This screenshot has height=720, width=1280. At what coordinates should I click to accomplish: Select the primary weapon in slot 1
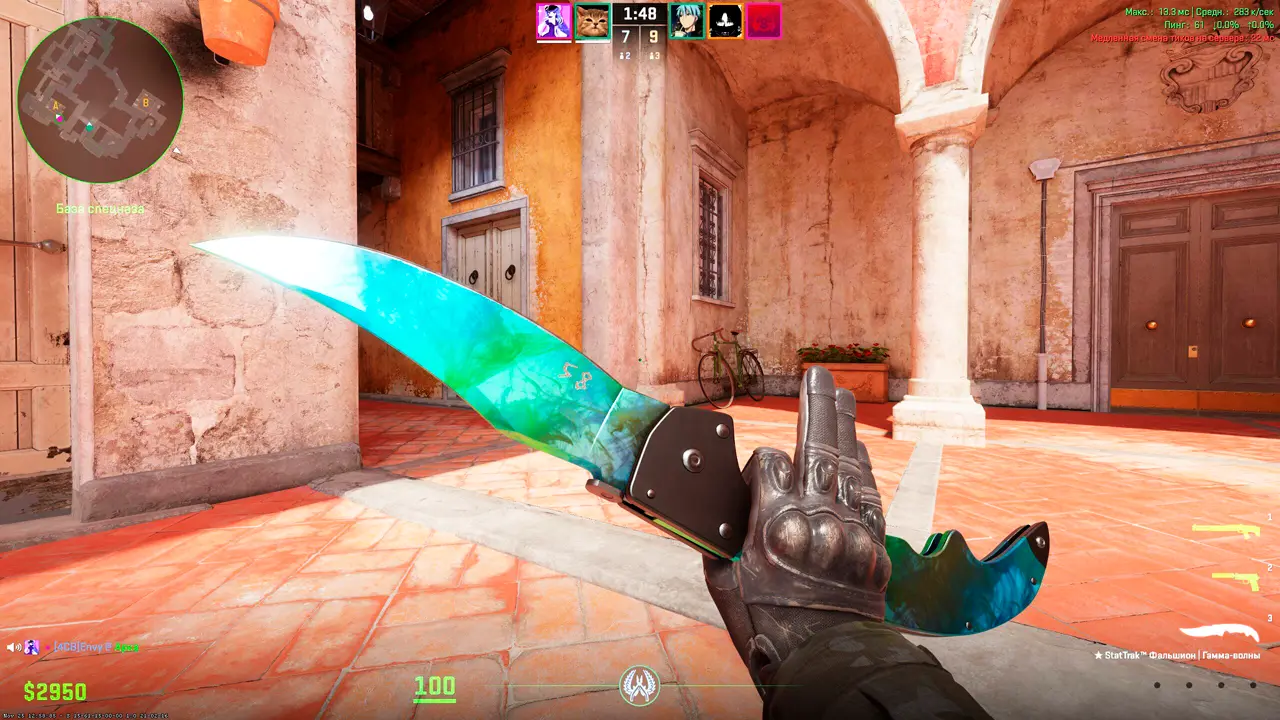pyautogui.click(x=1225, y=530)
